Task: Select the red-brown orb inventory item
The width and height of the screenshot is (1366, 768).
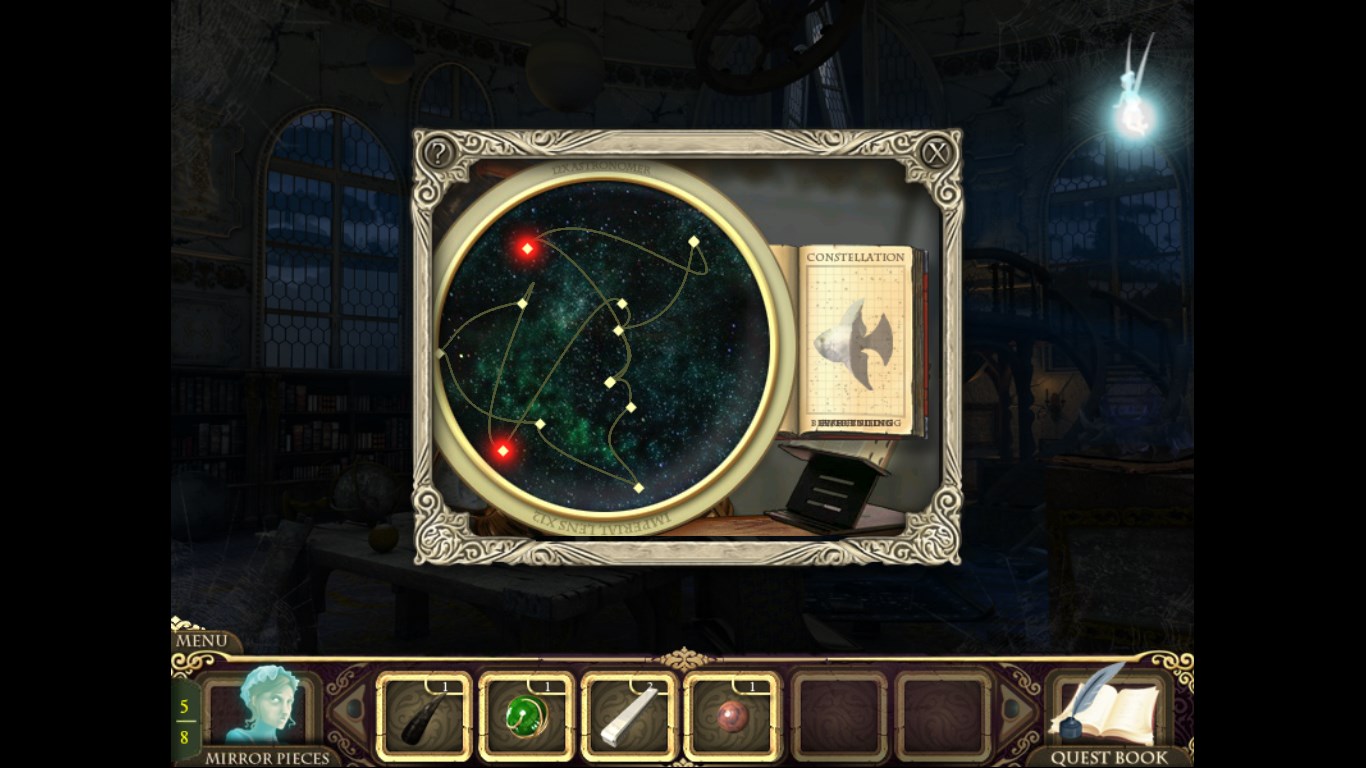Action: tap(731, 718)
